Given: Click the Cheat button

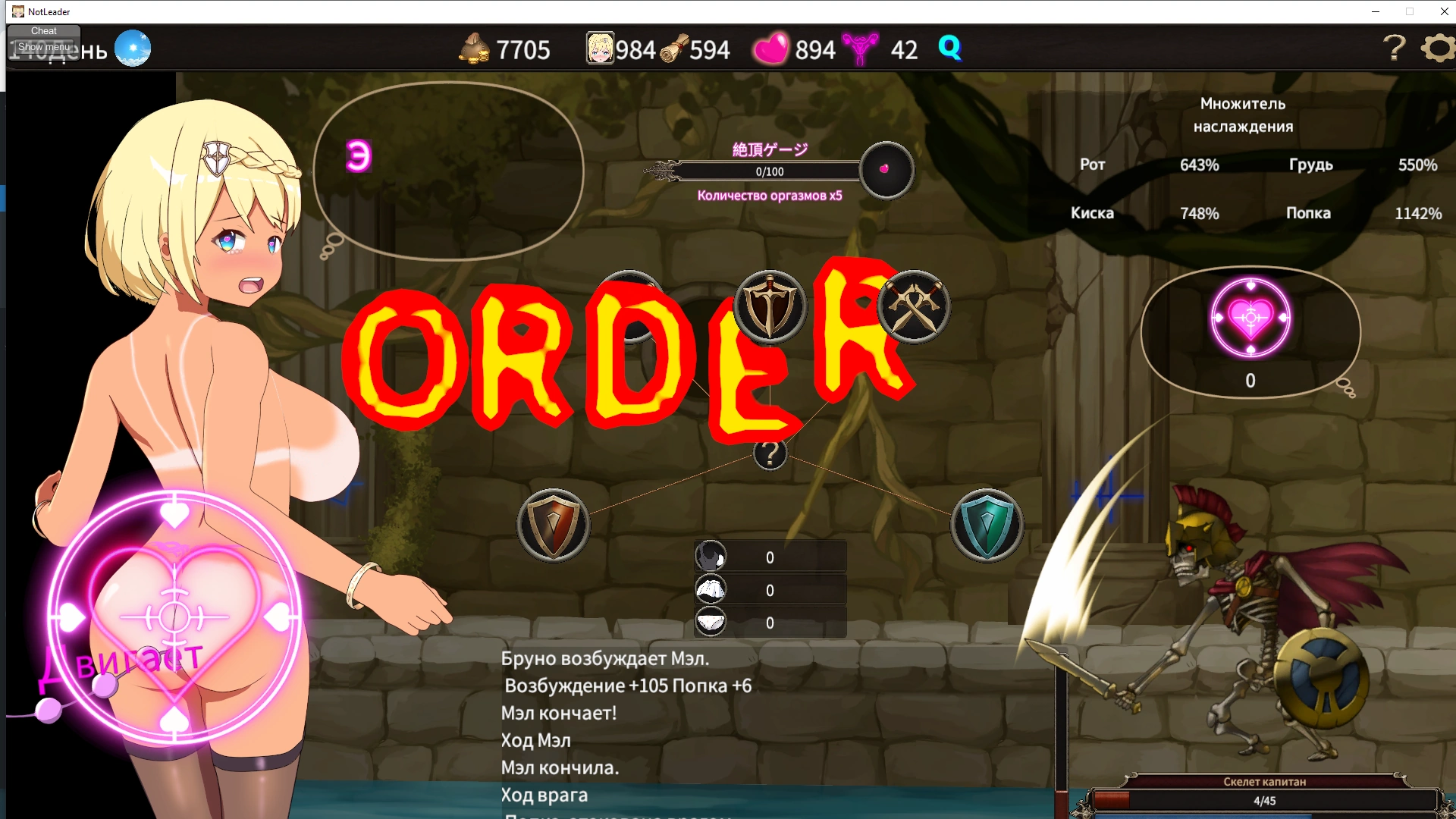Looking at the screenshot, I should pos(44,31).
